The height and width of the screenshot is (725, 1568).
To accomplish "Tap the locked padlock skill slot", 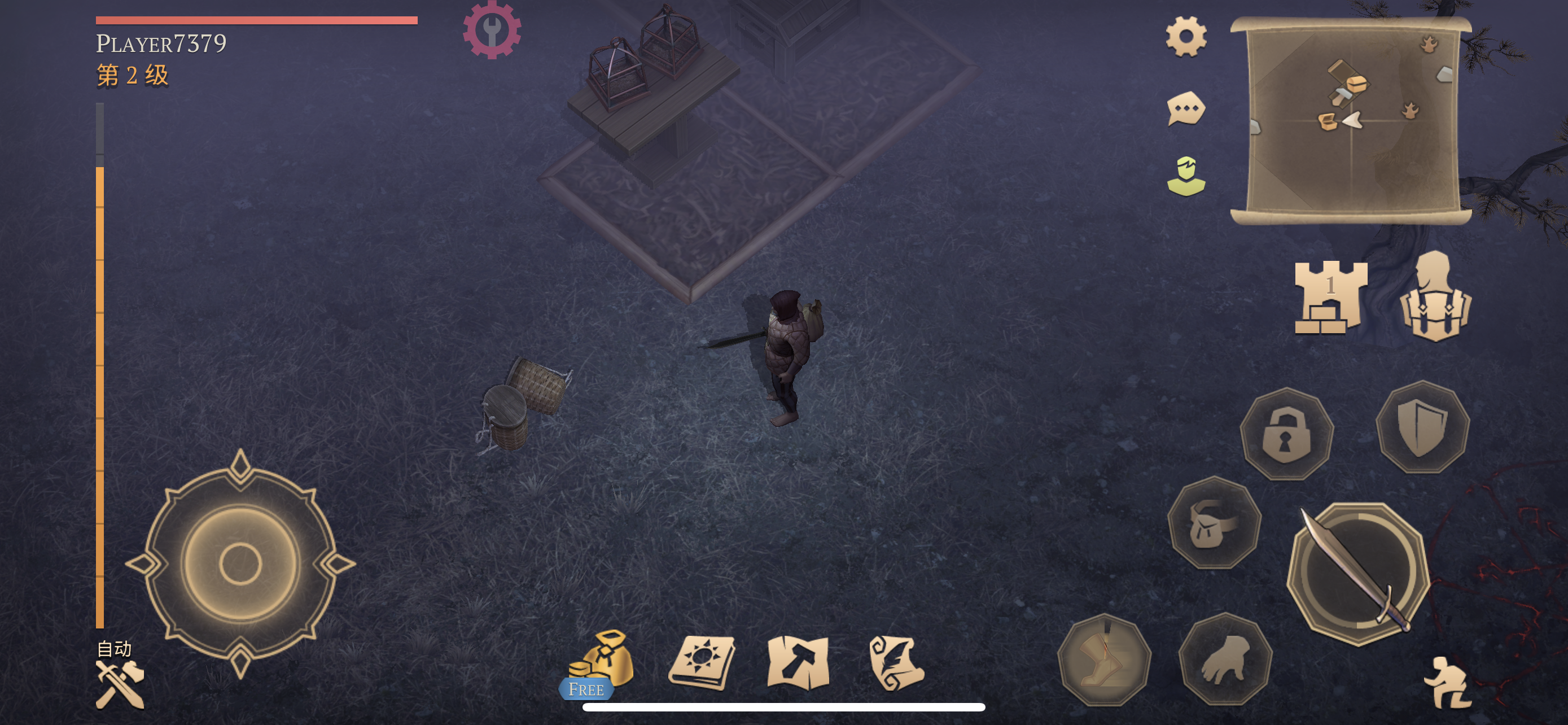I will coord(1286,434).
